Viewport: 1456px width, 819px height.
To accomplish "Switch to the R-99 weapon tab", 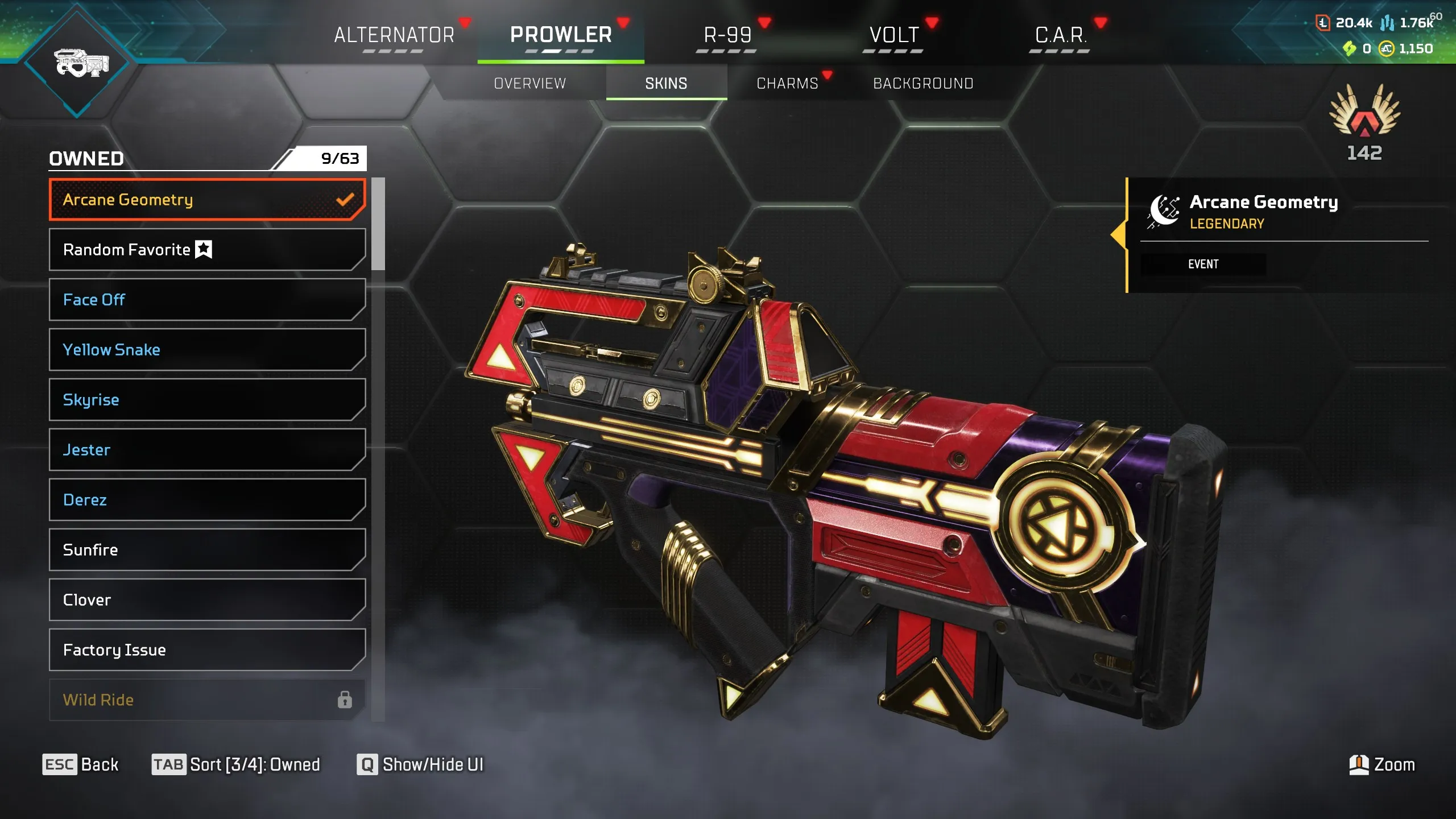I will tap(727, 35).
